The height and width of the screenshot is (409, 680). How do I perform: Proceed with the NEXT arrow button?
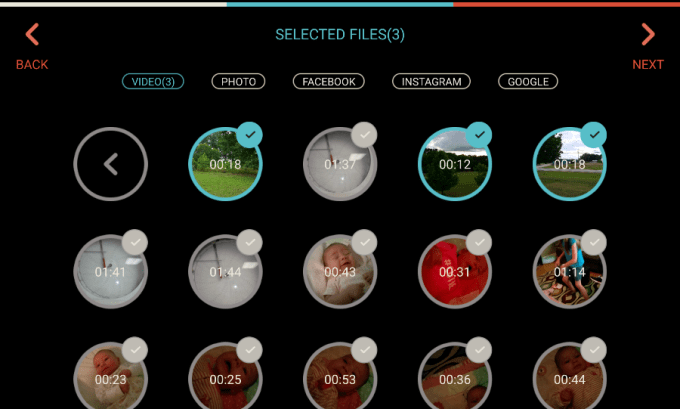point(648,47)
